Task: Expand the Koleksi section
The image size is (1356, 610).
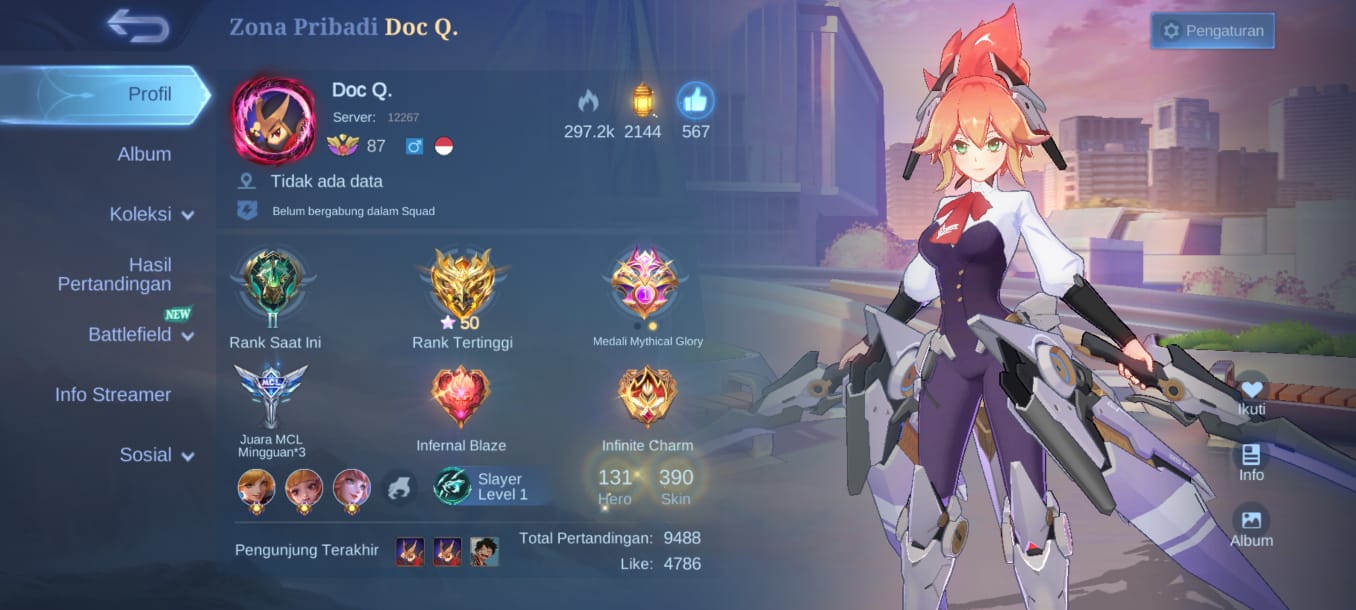Action: pos(151,214)
